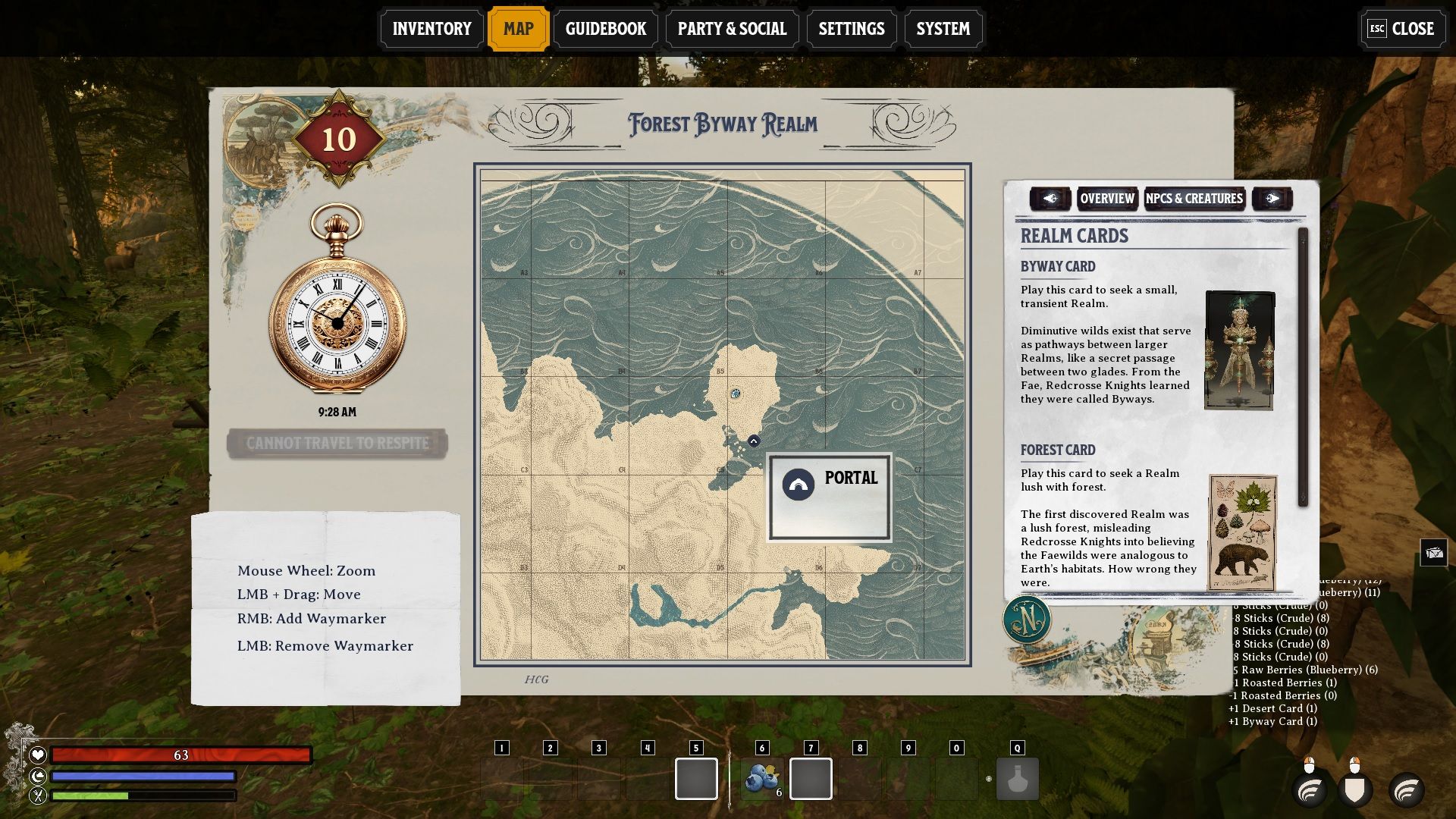This screenshot has width=1456, height=819.
Task: Select the Map tab
Action: 519,29
